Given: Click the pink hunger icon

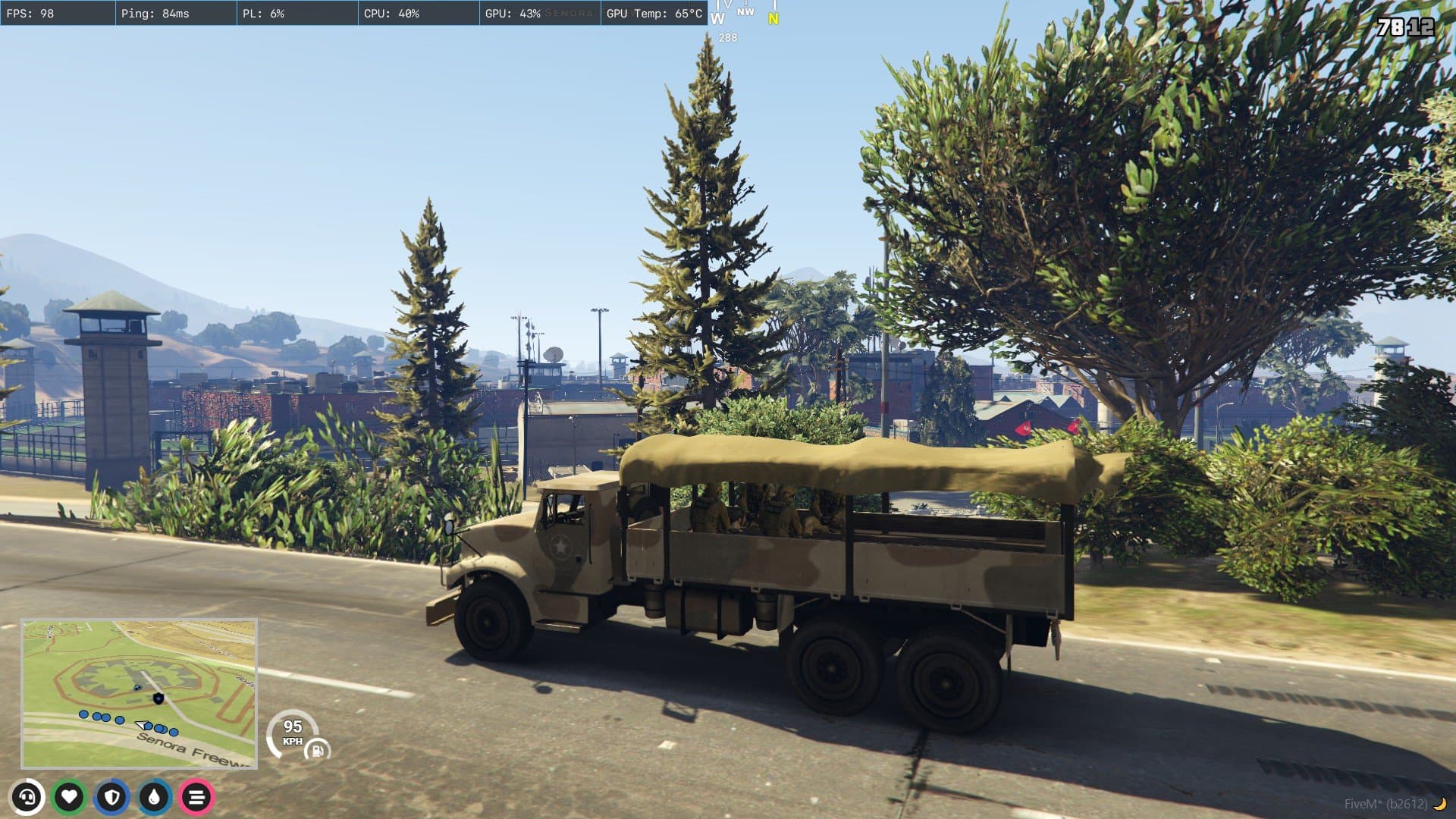Looking at the screenshot, I should pyautogui.click(x=197, y=797).
